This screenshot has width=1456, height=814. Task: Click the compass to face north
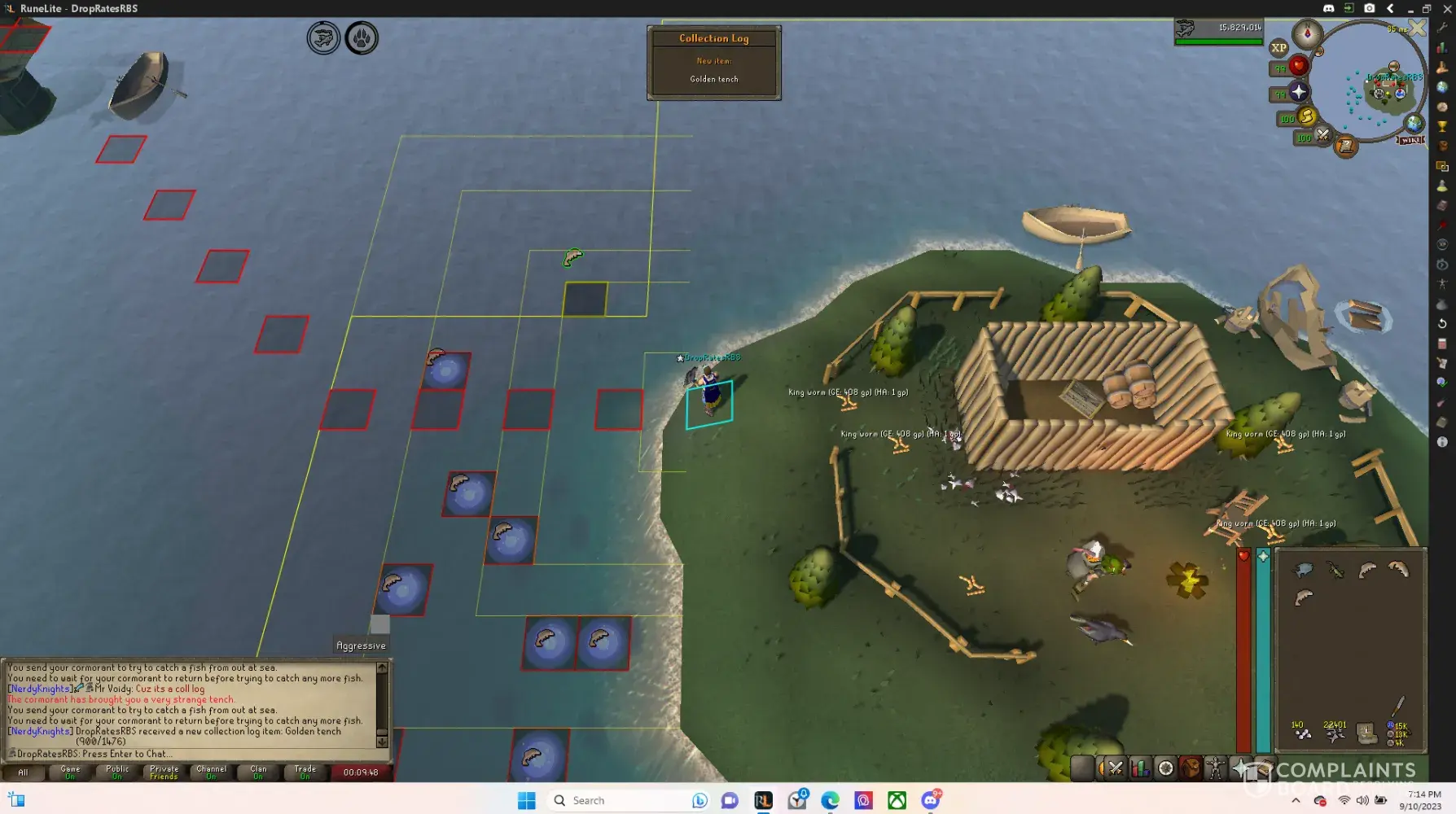(x=1308, y=33)
